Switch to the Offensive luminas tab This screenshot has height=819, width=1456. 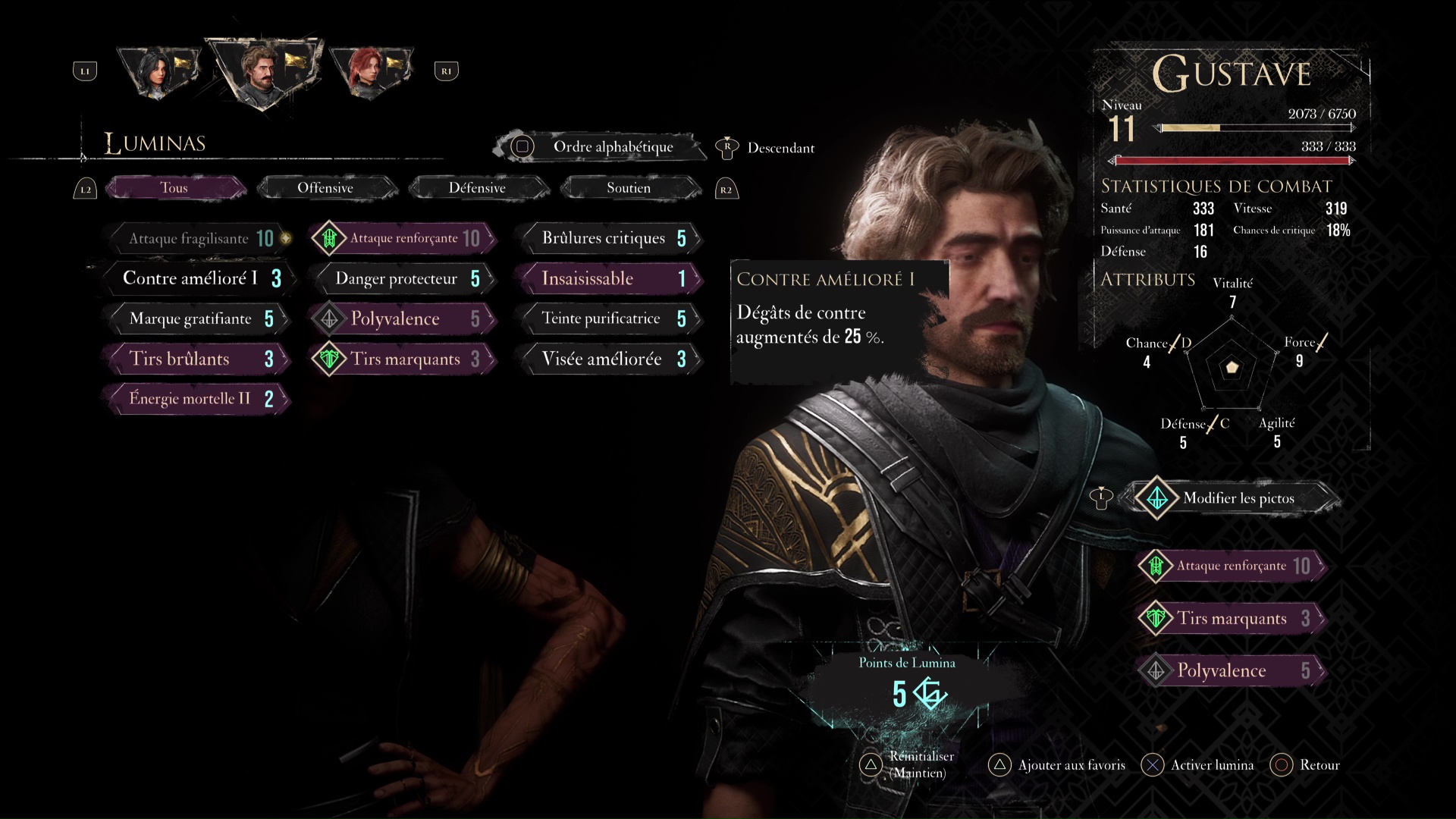coord(325,188)
